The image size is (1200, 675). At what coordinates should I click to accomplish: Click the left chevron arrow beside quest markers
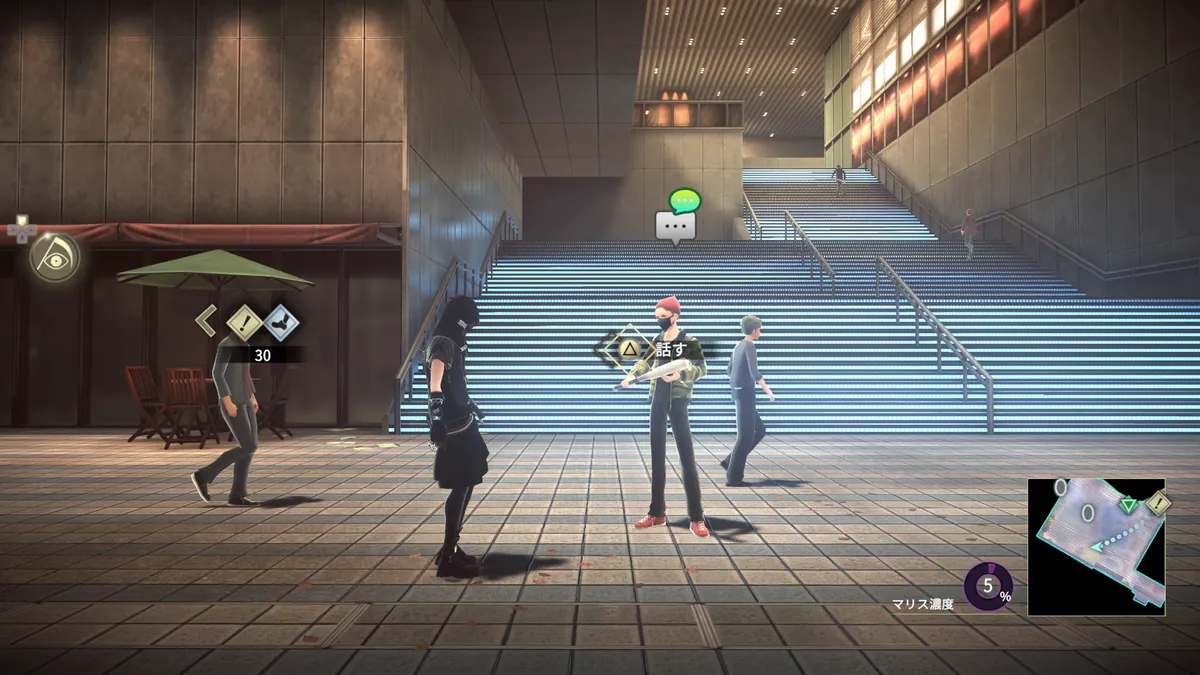(x=206, y=321)
